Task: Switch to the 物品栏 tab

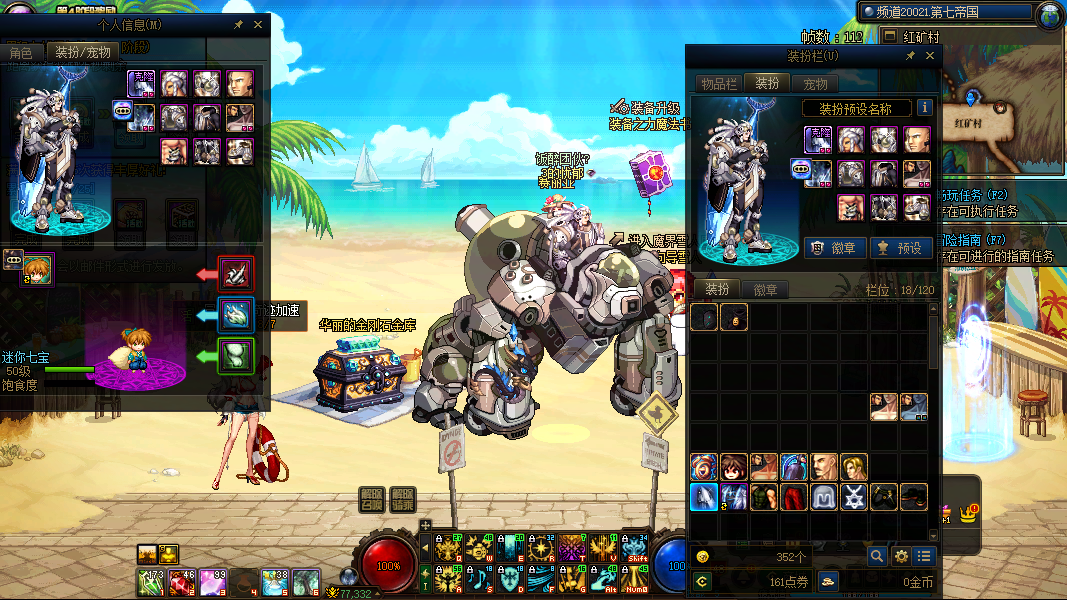Action: [718, 84]
